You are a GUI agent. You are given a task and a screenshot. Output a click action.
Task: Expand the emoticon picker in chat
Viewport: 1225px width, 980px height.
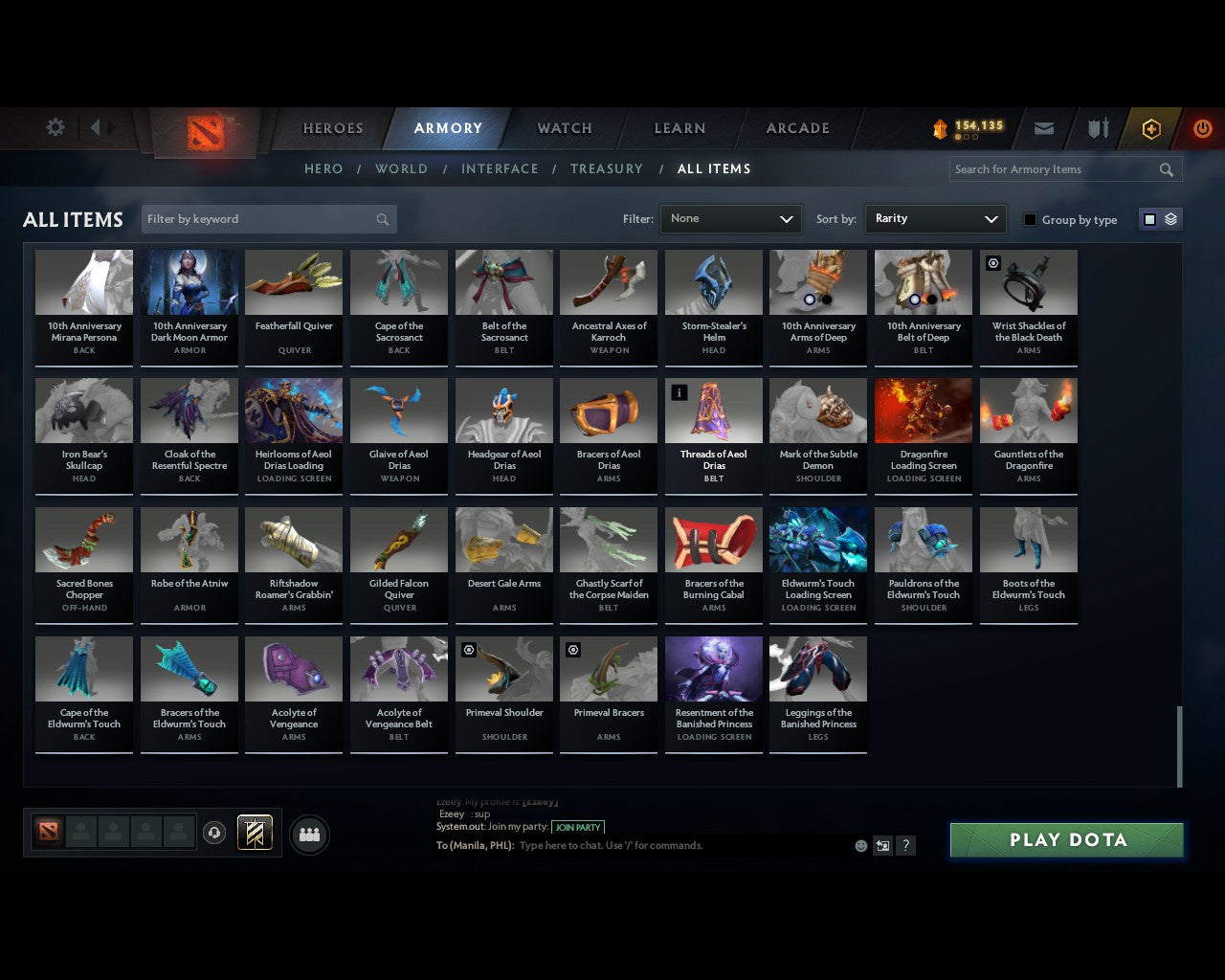[x=858, y=845]
